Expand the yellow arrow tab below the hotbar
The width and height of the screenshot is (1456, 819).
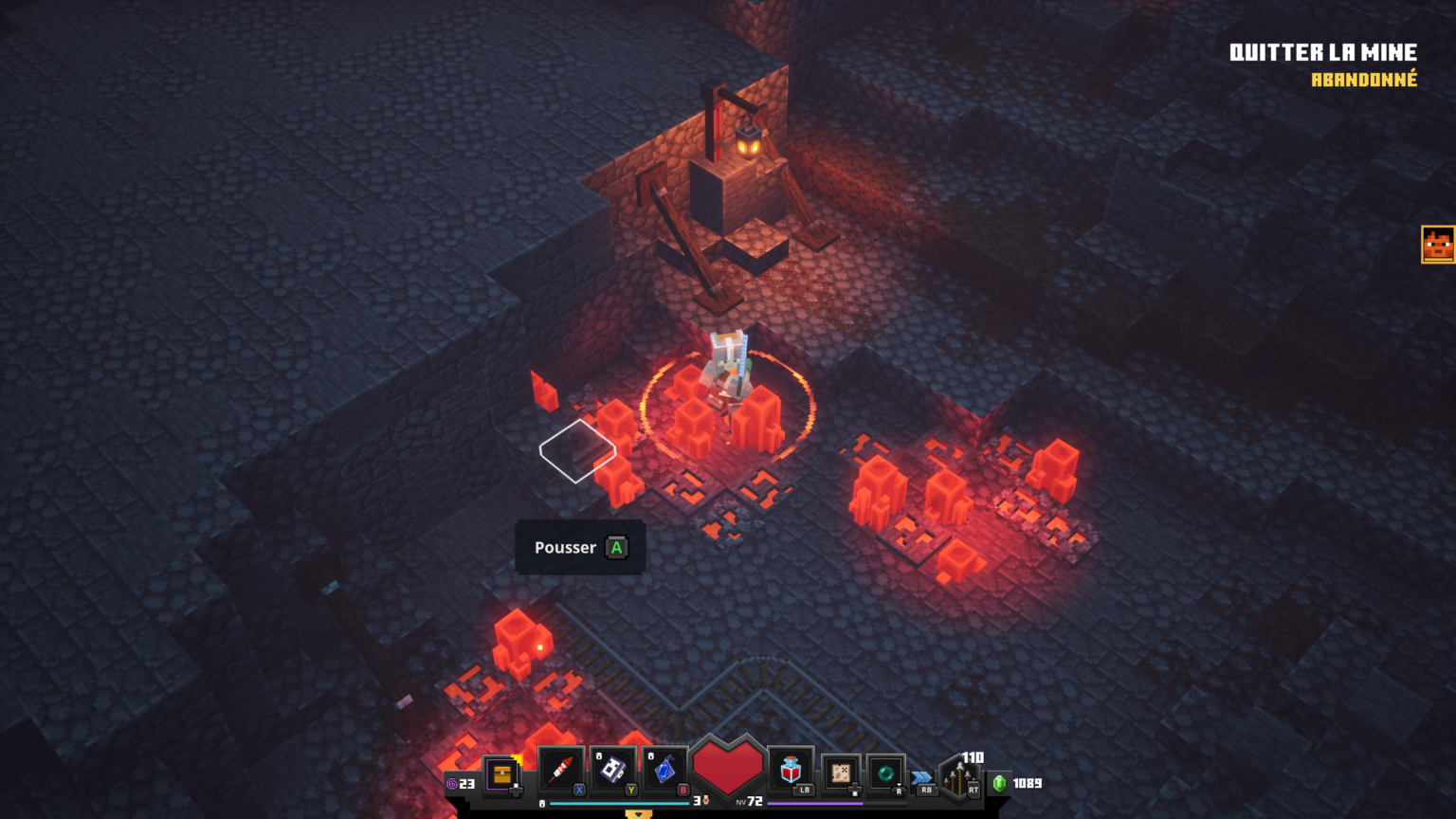tap(639, 813)
